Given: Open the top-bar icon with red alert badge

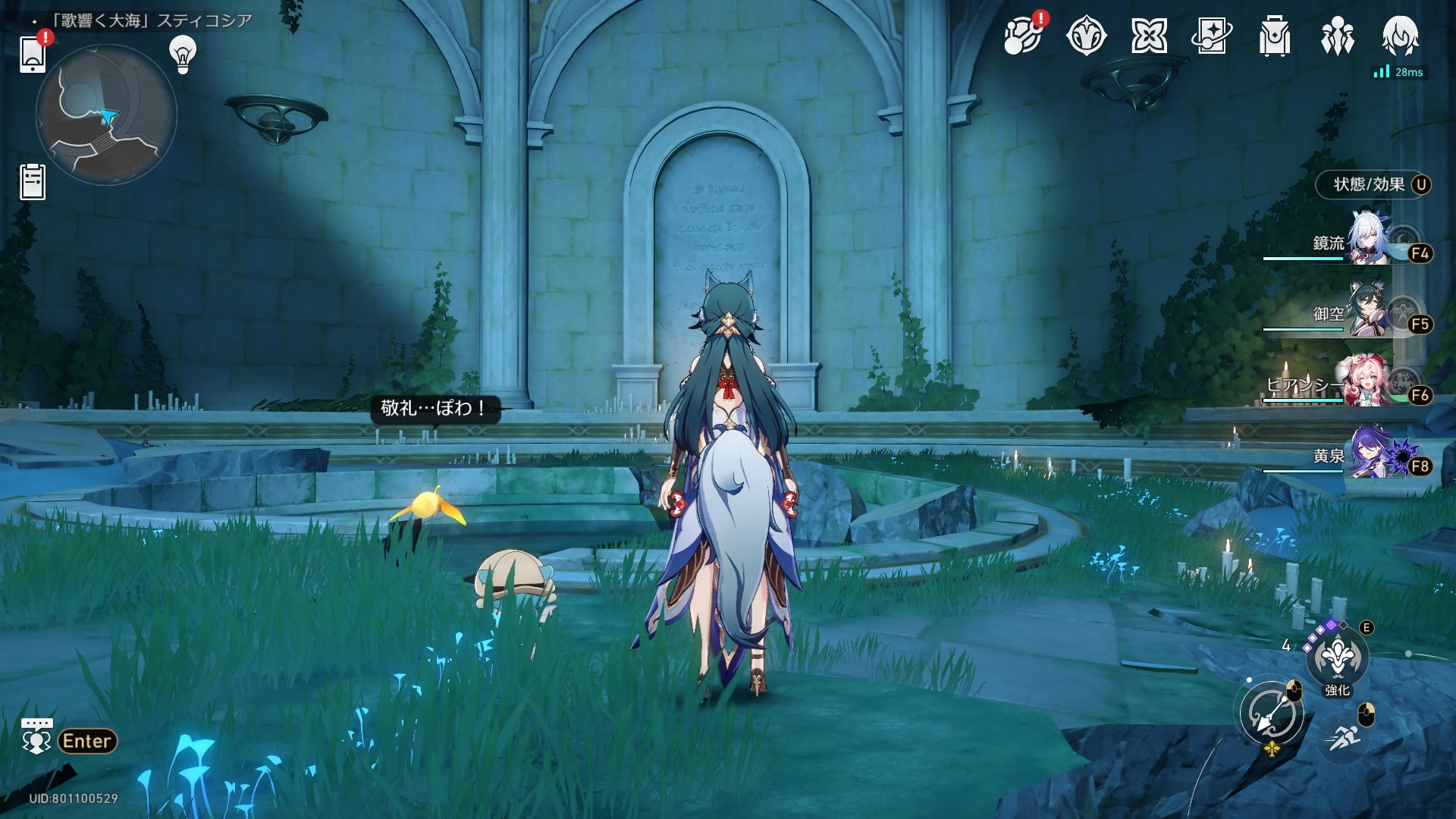Looking at the screenshot, I should click(1022, 36).
